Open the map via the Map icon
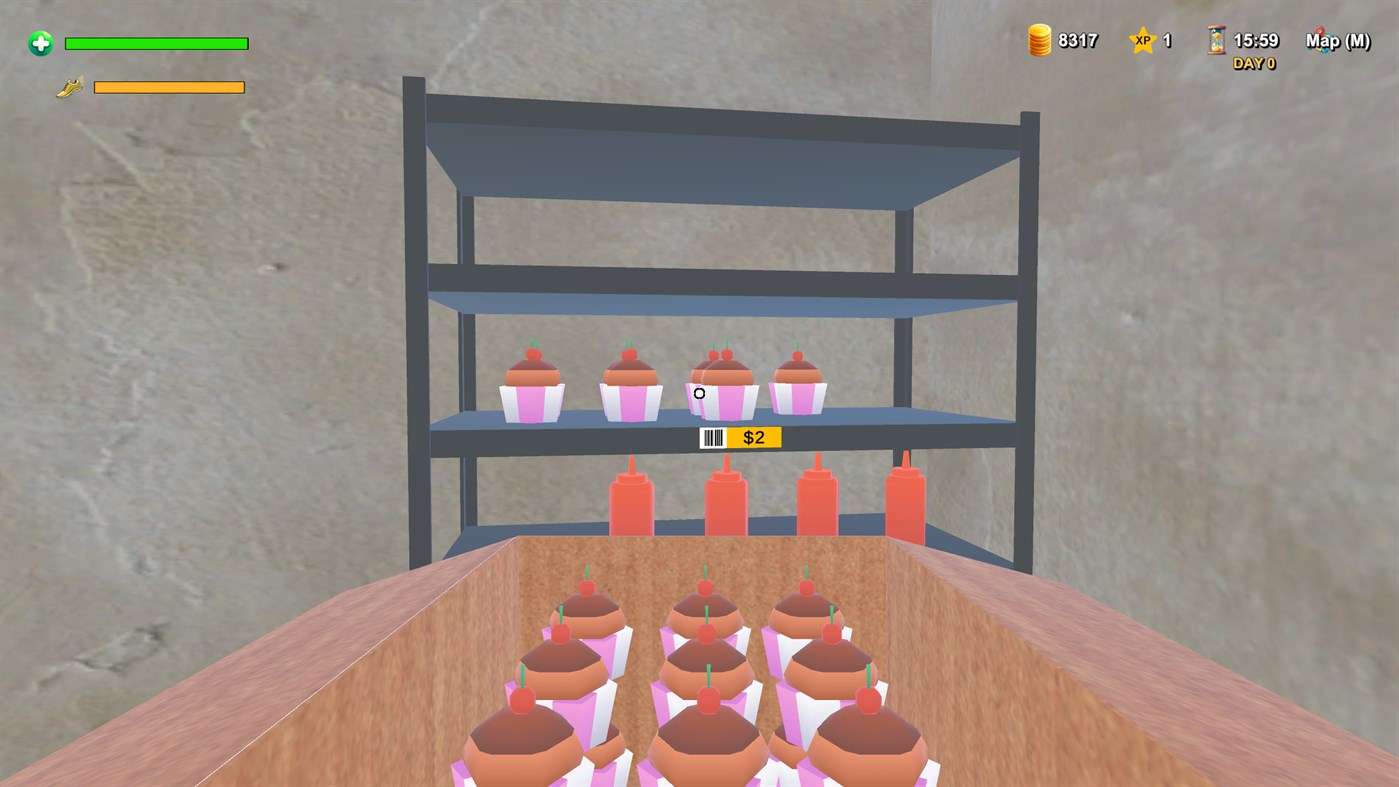1399x787 pixels. tap(1320, 40)
